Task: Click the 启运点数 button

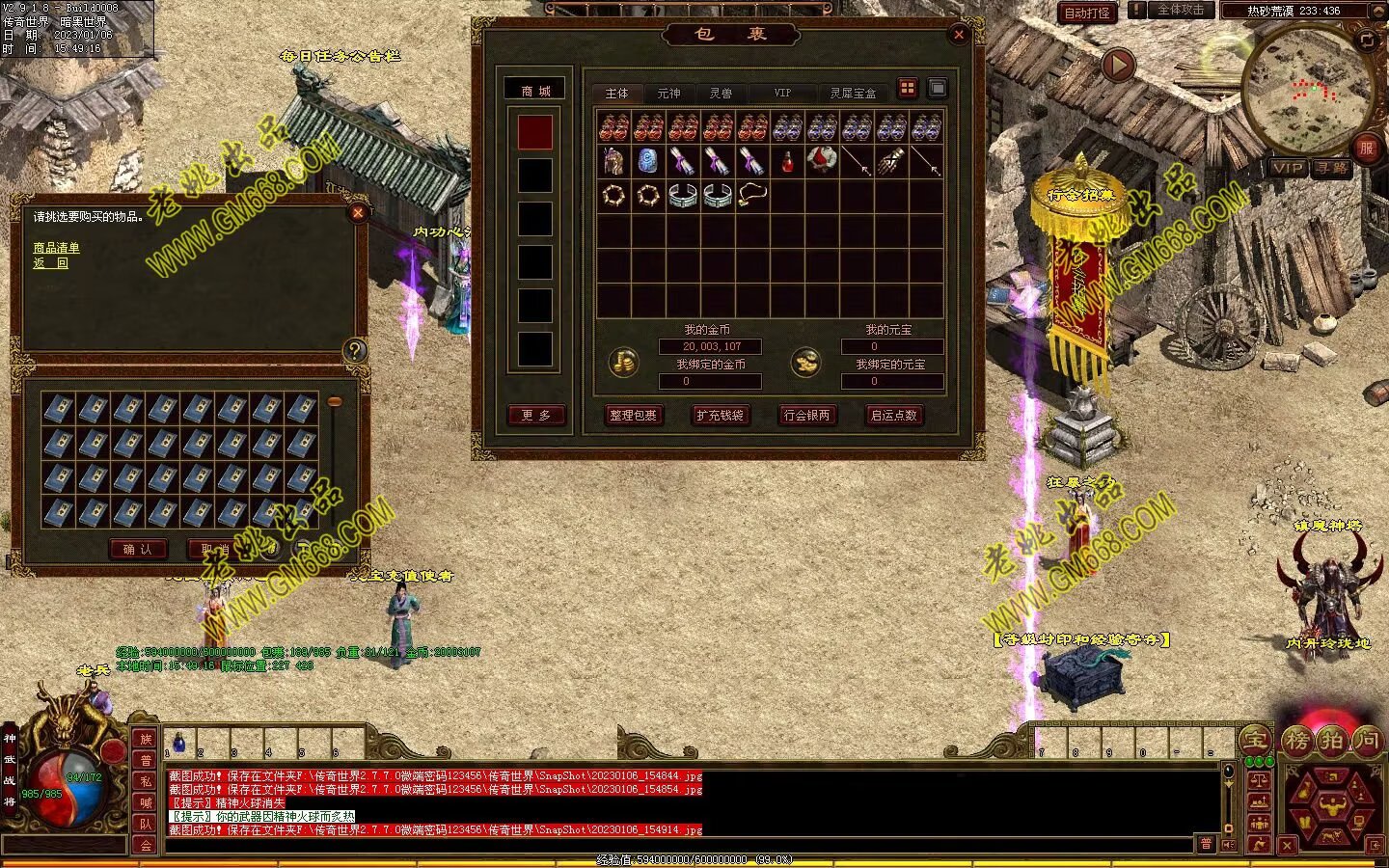Action: click(x=893, y=415)
